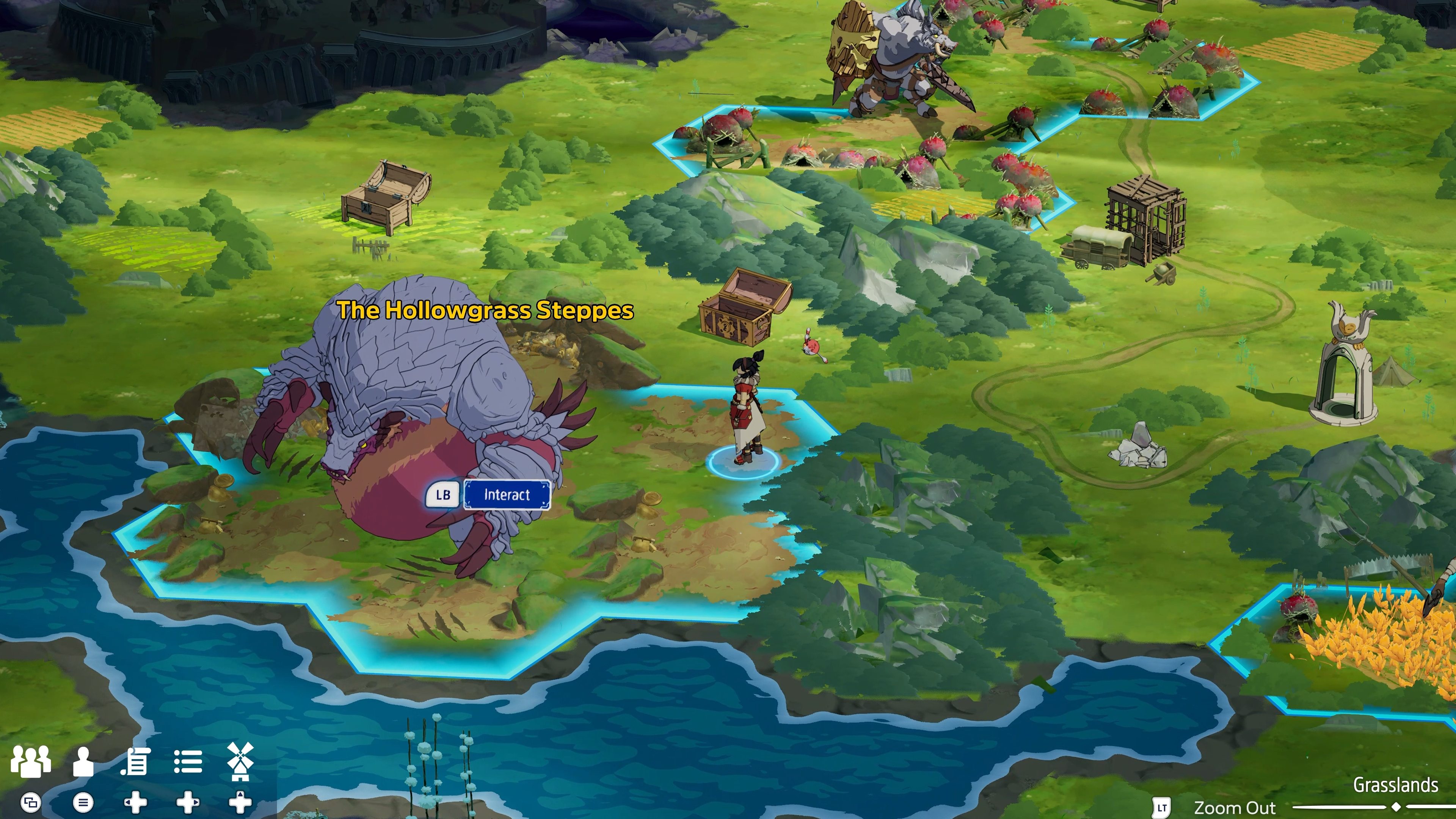This screenshot has width=1456, height=819.
Task: Click the zoom slider diamond handle
Action: (x=1396, y=806)
